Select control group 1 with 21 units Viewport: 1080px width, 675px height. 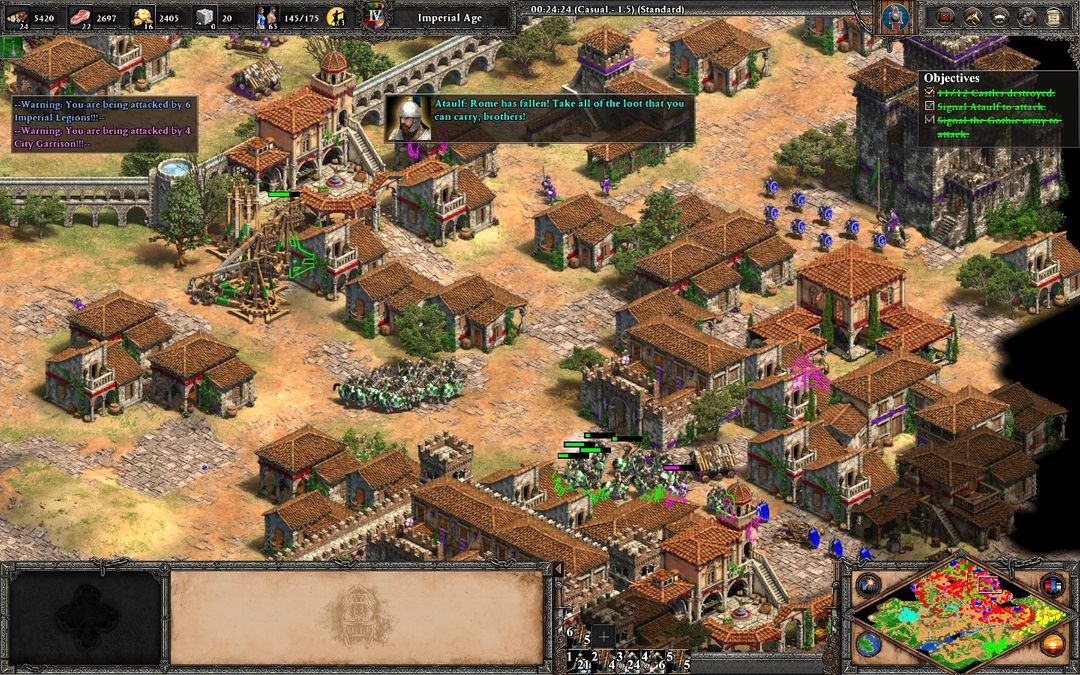coord(577,660)
